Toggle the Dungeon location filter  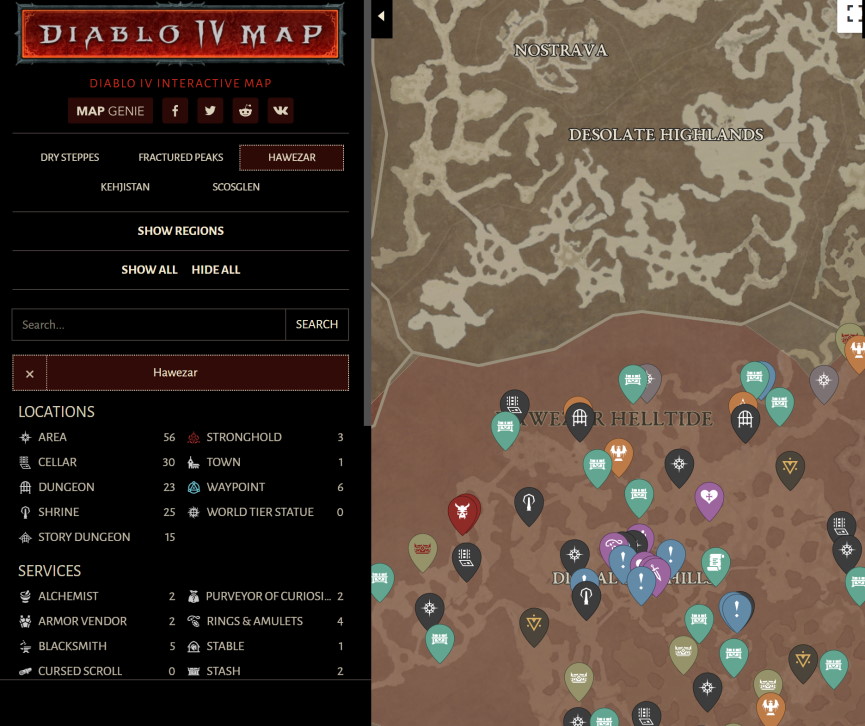66,487
